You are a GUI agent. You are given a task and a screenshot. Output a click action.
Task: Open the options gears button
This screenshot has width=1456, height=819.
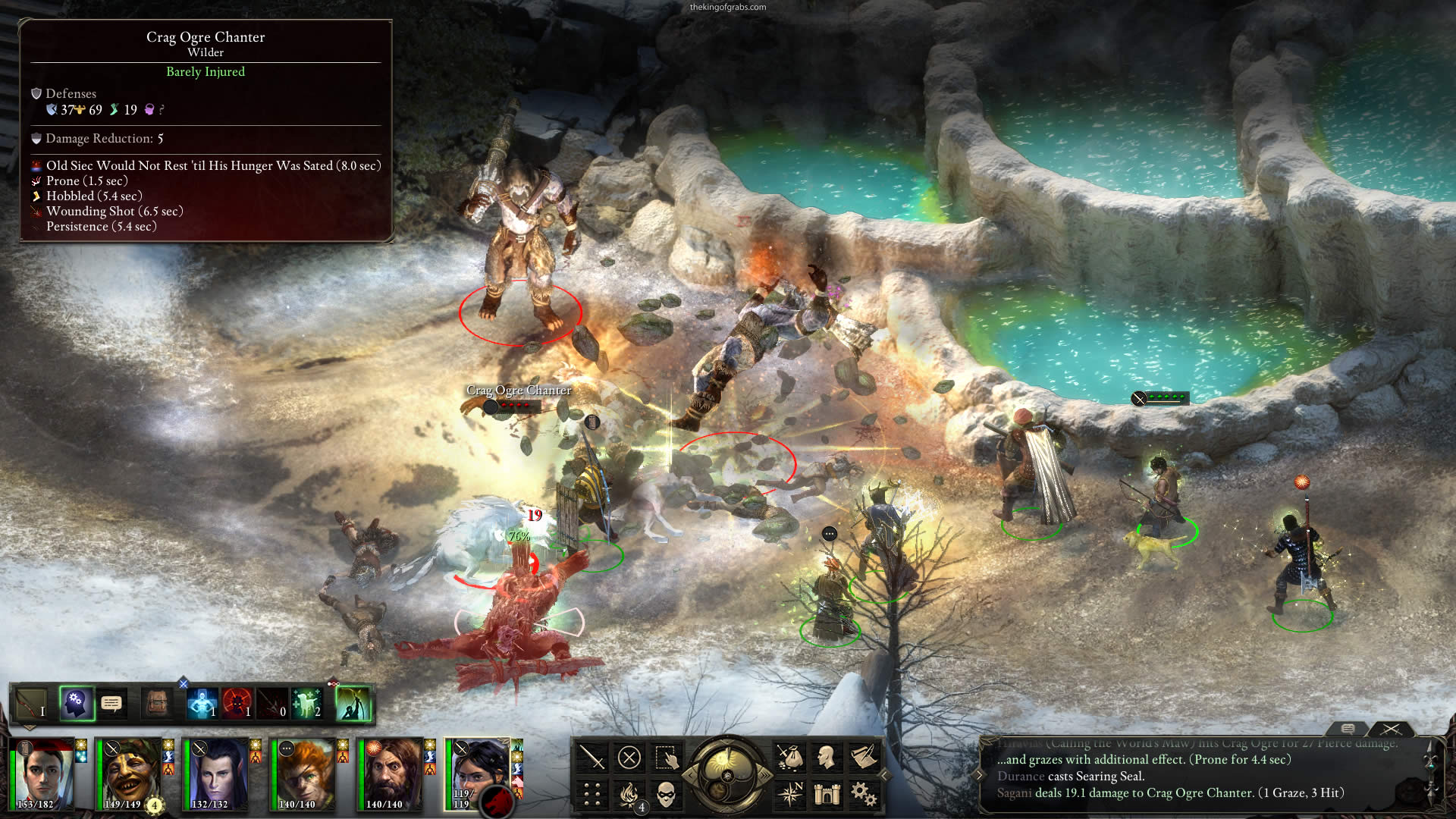(x=863, y=794)
